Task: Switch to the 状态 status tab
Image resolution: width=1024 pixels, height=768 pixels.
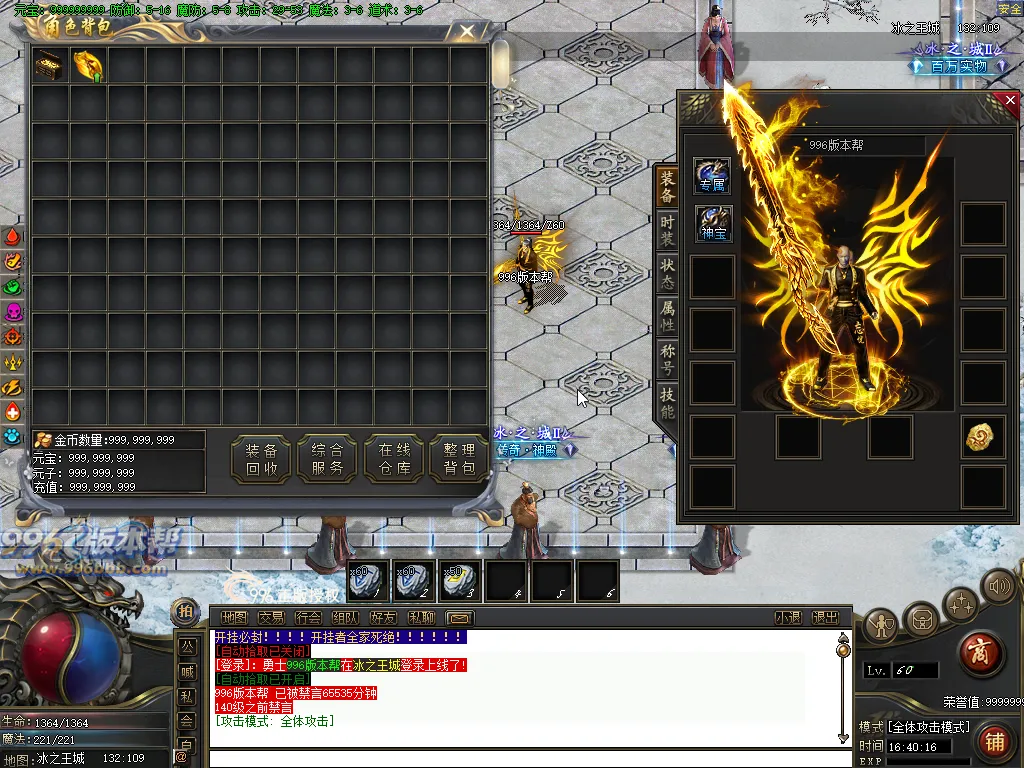Action: [x=667, y=273]
